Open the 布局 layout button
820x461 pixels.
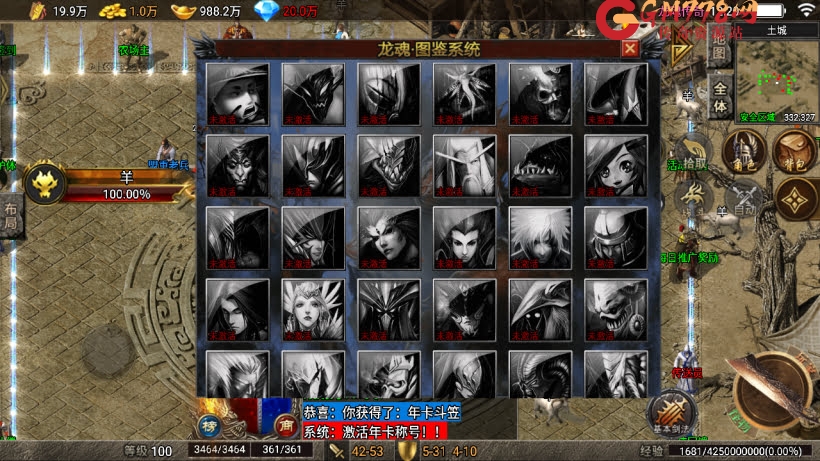(10, 215)
